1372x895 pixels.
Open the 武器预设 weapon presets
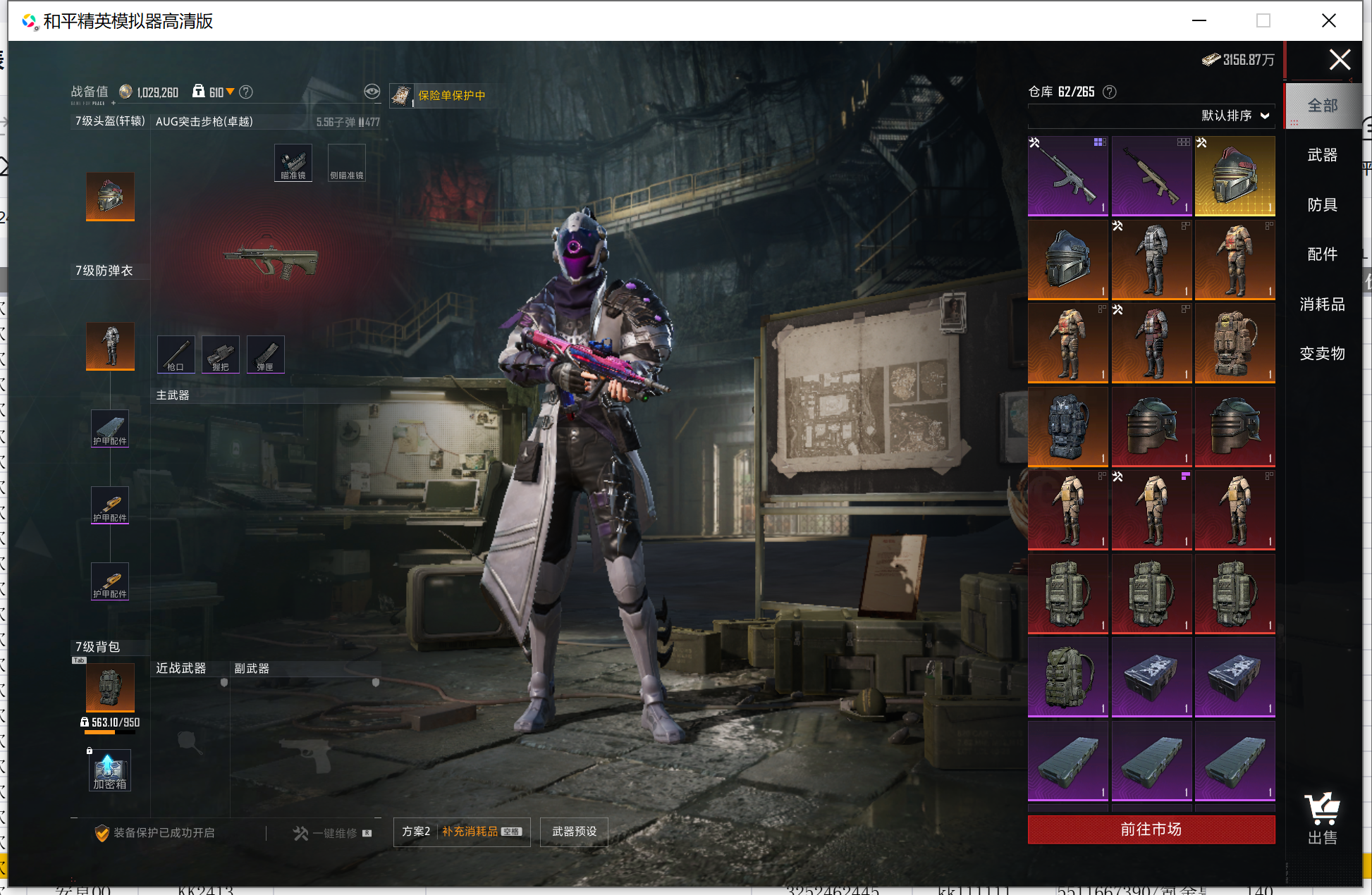tap(574, 832)
